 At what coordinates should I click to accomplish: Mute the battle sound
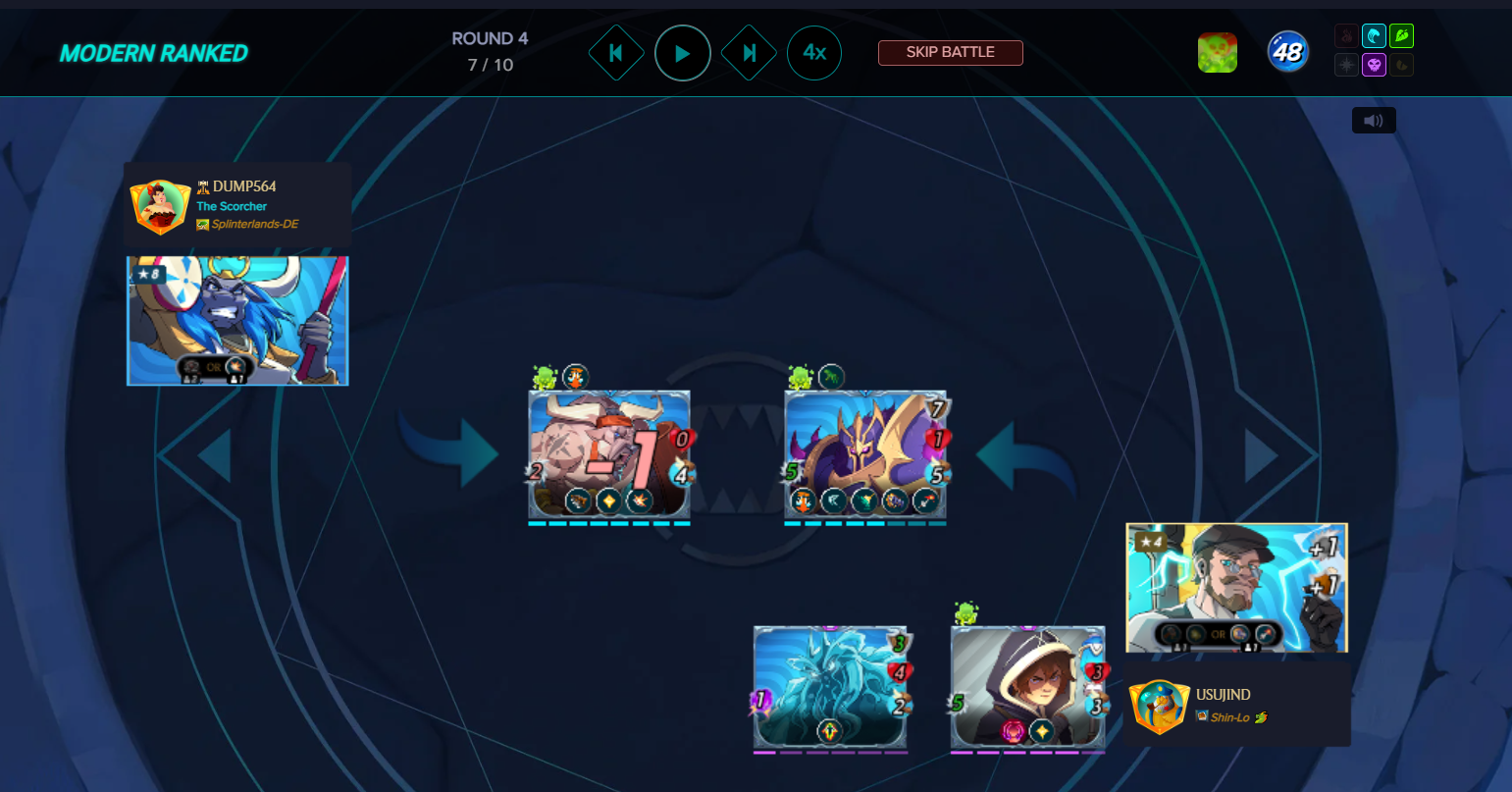click(x=1374, y=121)
